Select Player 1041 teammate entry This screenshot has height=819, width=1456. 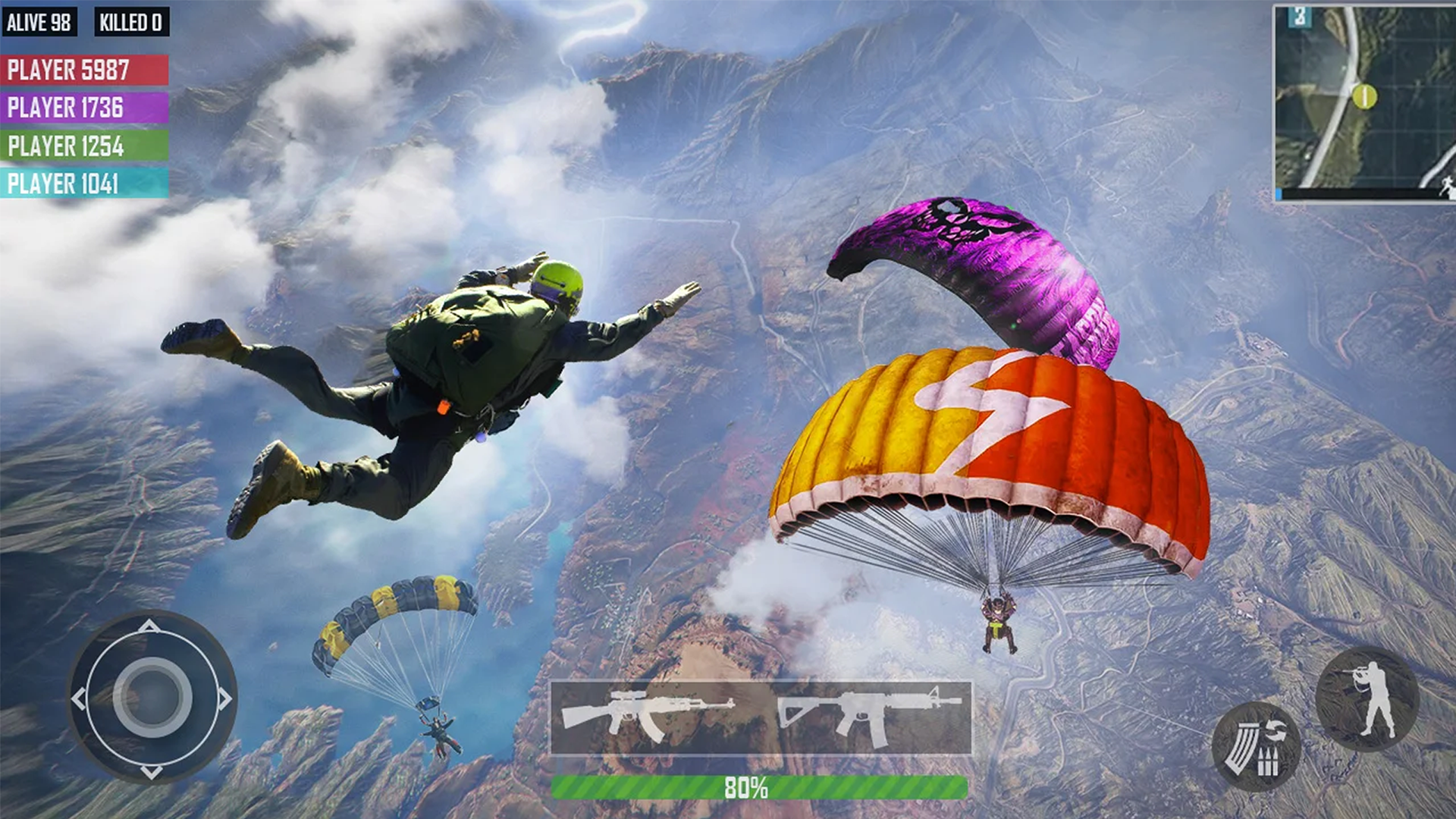pos(83,184)
